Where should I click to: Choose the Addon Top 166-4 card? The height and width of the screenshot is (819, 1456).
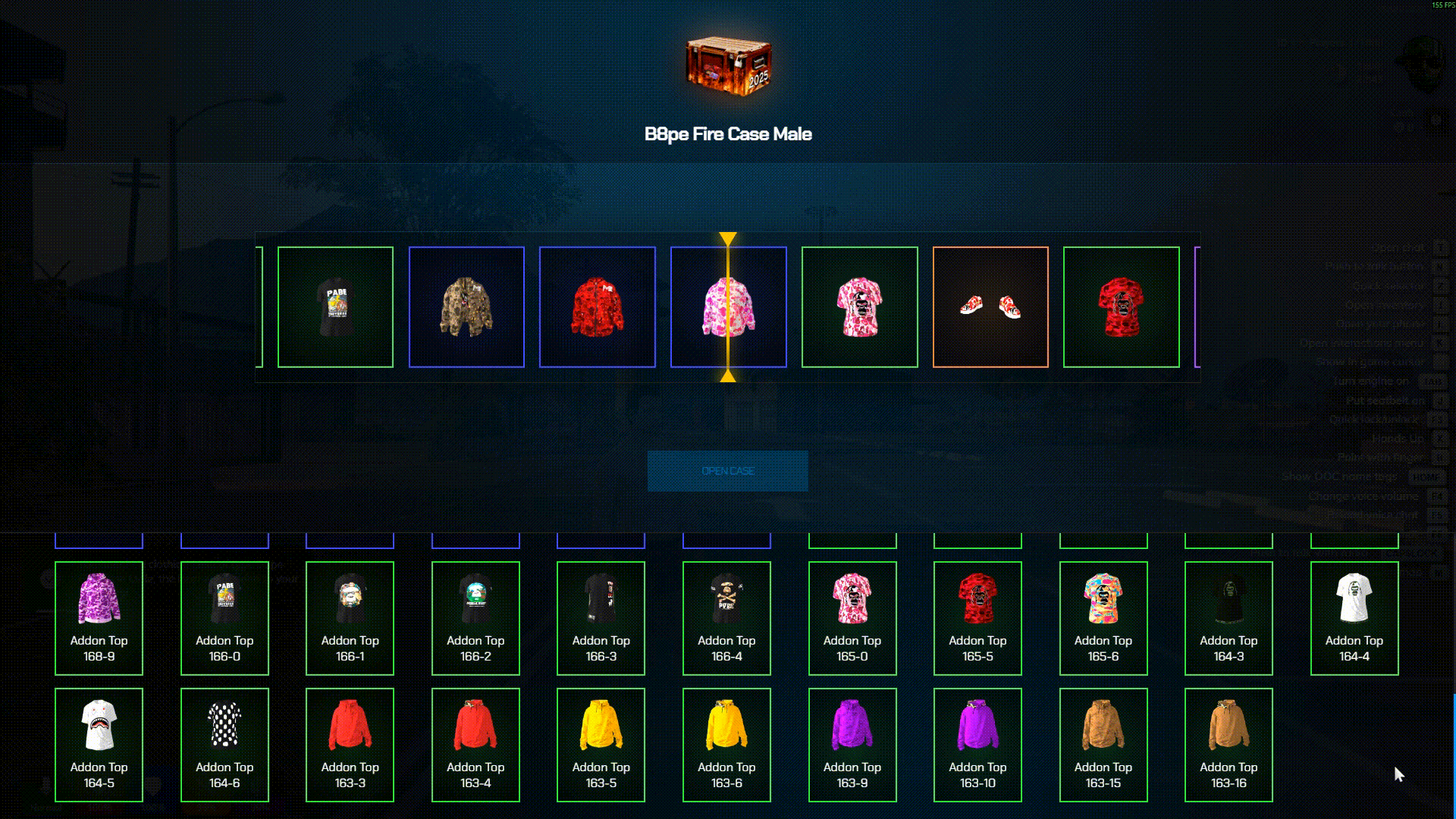(726, 618)
